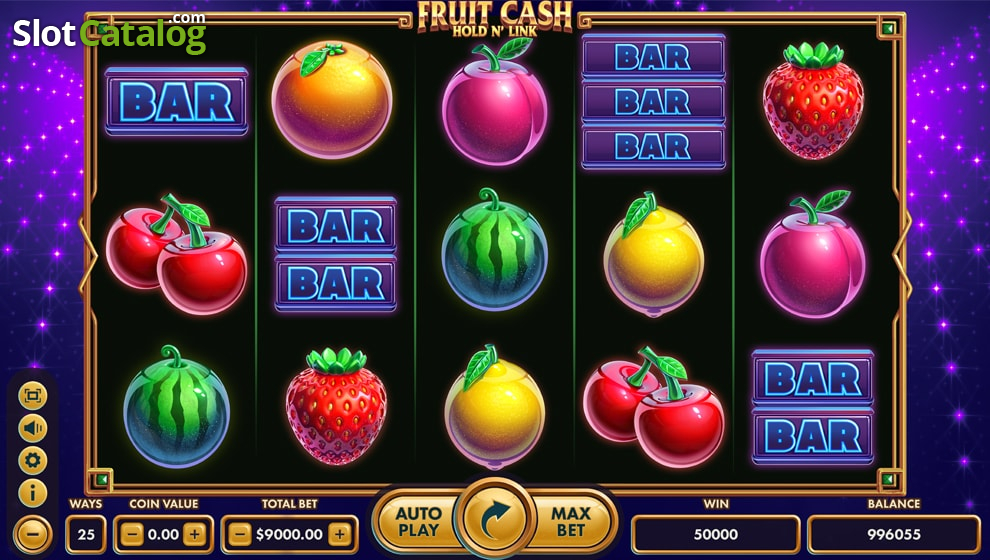Place the Max Bet
The height and width of the screenshot is (560, 990).
[571, 520]
